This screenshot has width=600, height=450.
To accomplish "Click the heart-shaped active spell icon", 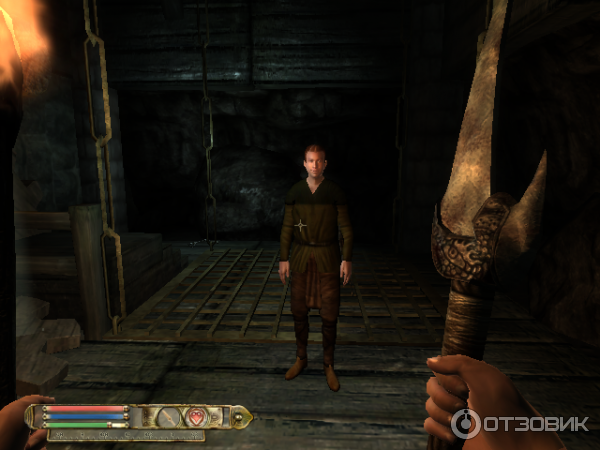I will coord(197,416).
